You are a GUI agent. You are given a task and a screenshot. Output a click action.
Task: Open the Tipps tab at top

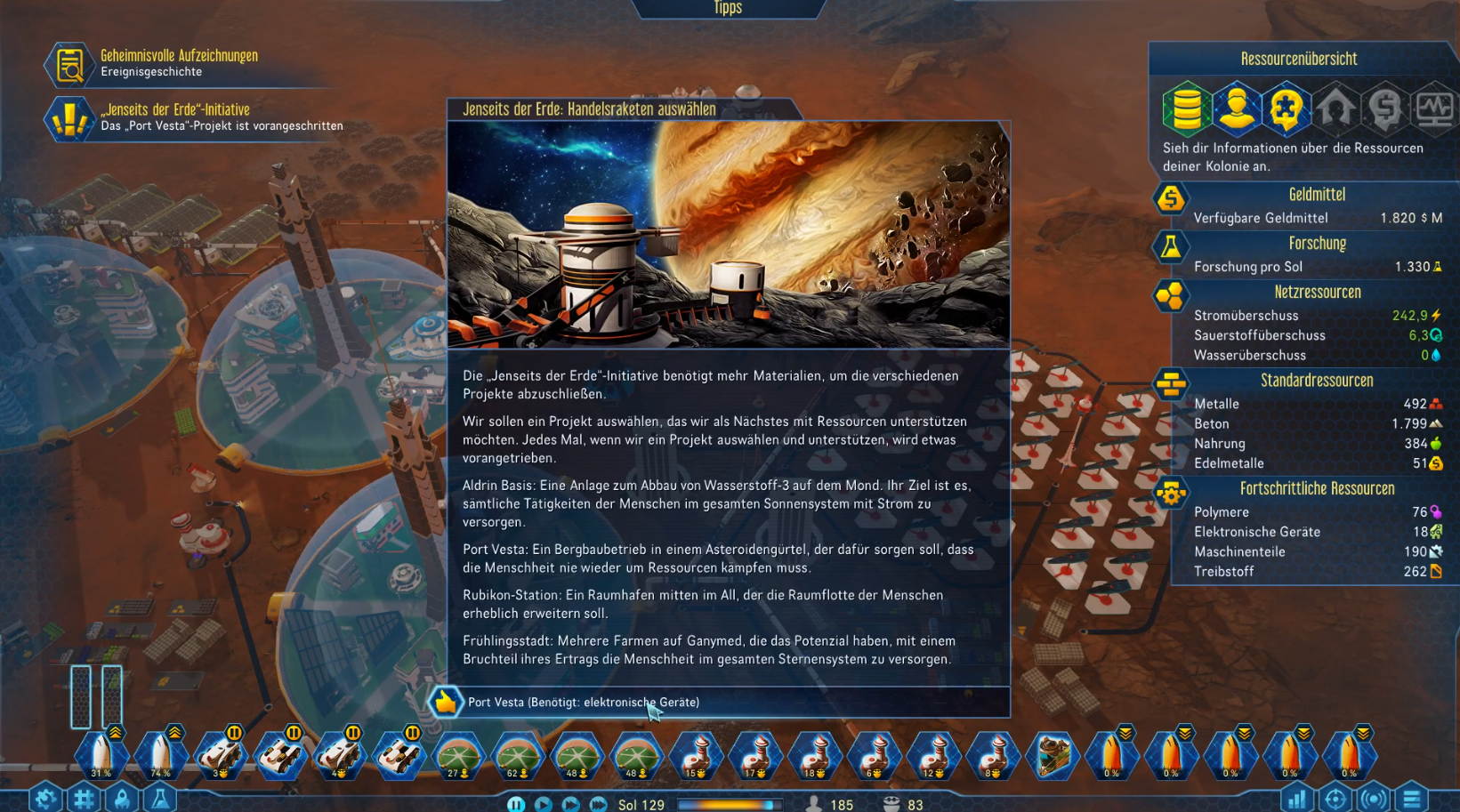click(x=728, y=9)
